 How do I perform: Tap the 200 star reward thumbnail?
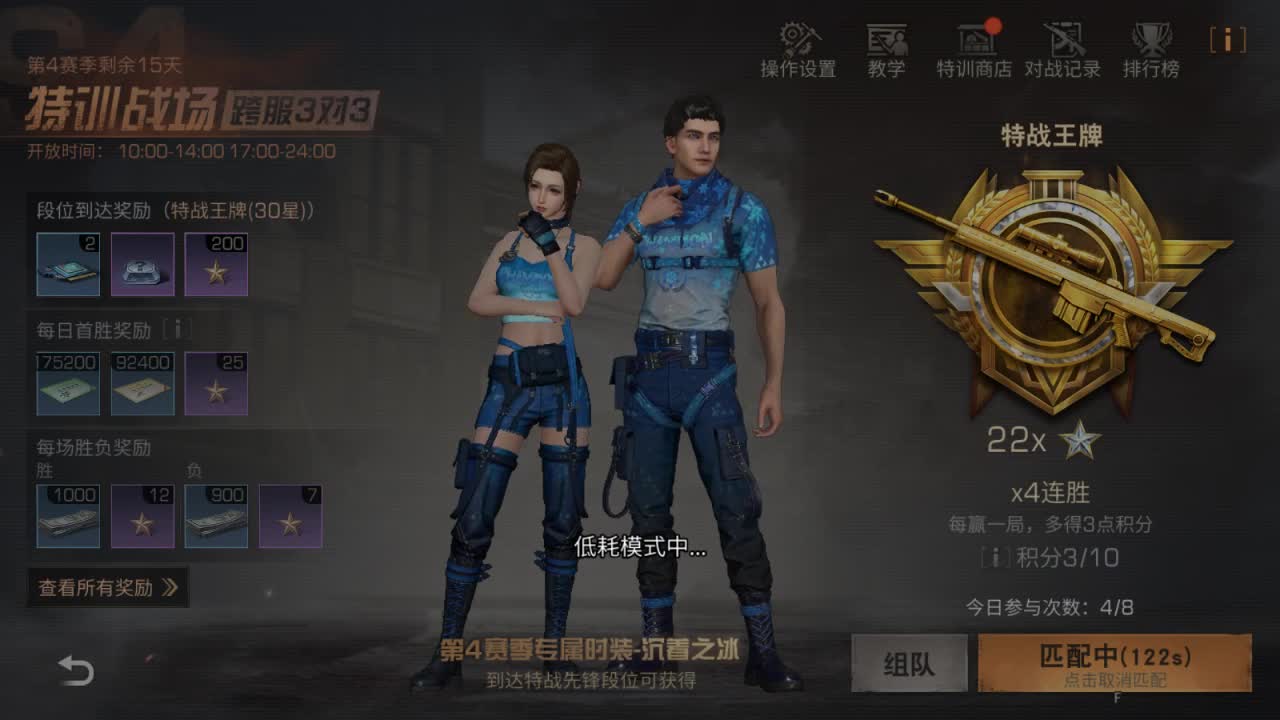click(x=218, y=262)
